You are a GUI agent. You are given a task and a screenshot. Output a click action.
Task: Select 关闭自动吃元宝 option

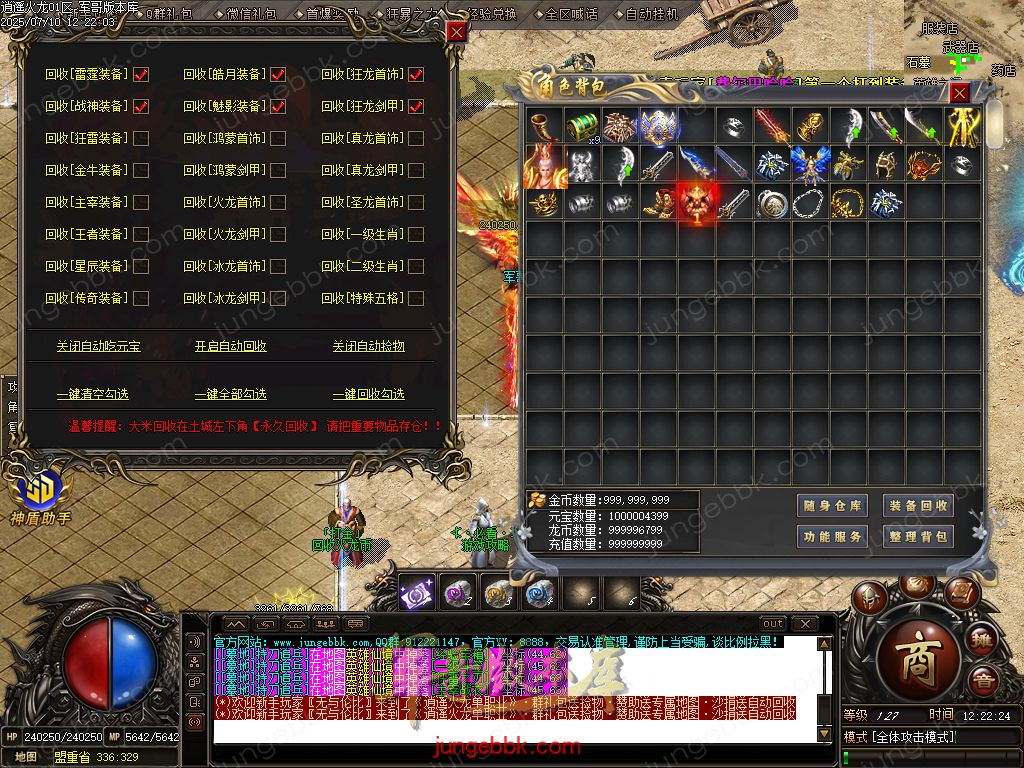pos(98,346)
